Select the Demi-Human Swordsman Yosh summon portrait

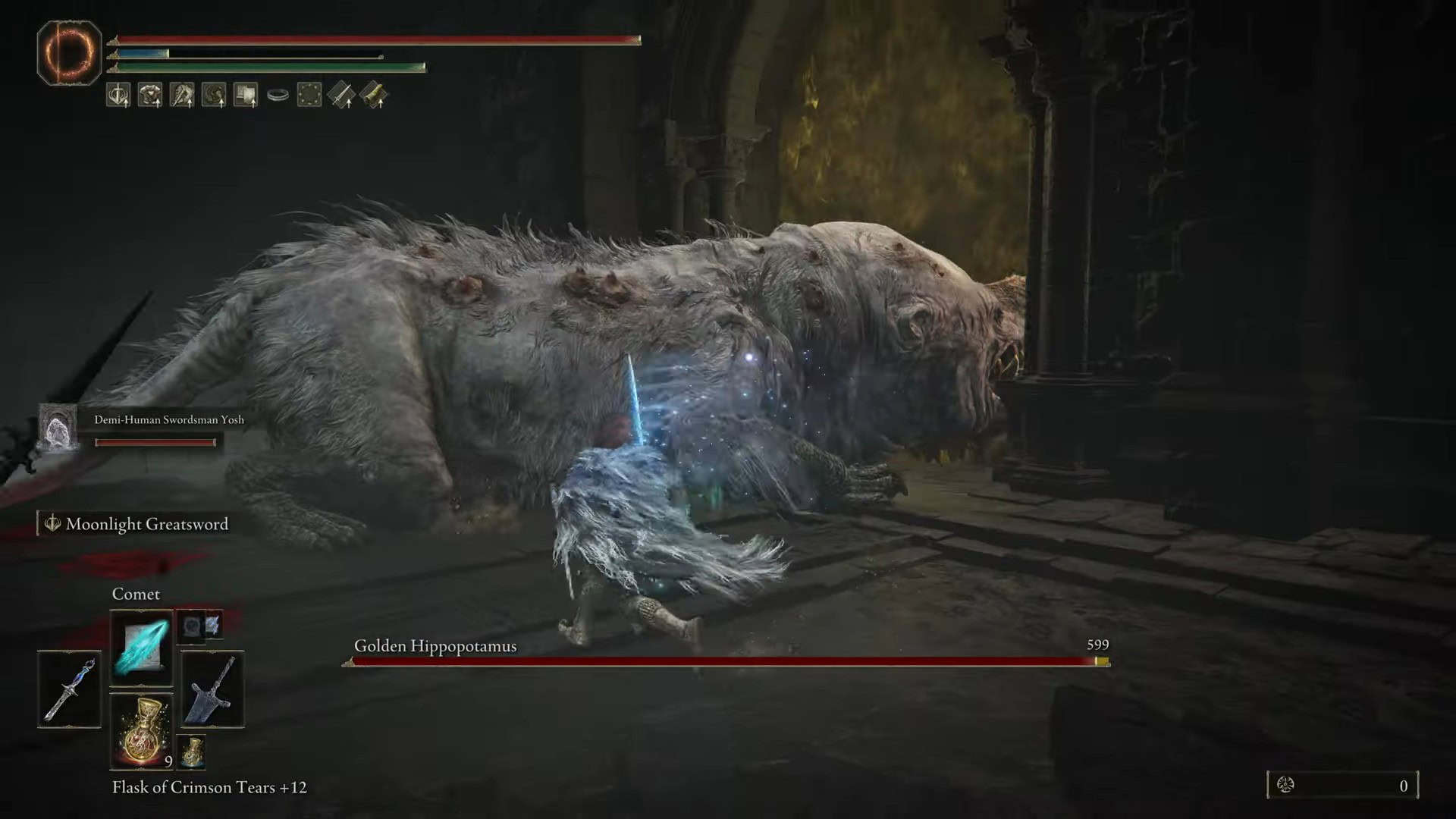click(58, 428)
